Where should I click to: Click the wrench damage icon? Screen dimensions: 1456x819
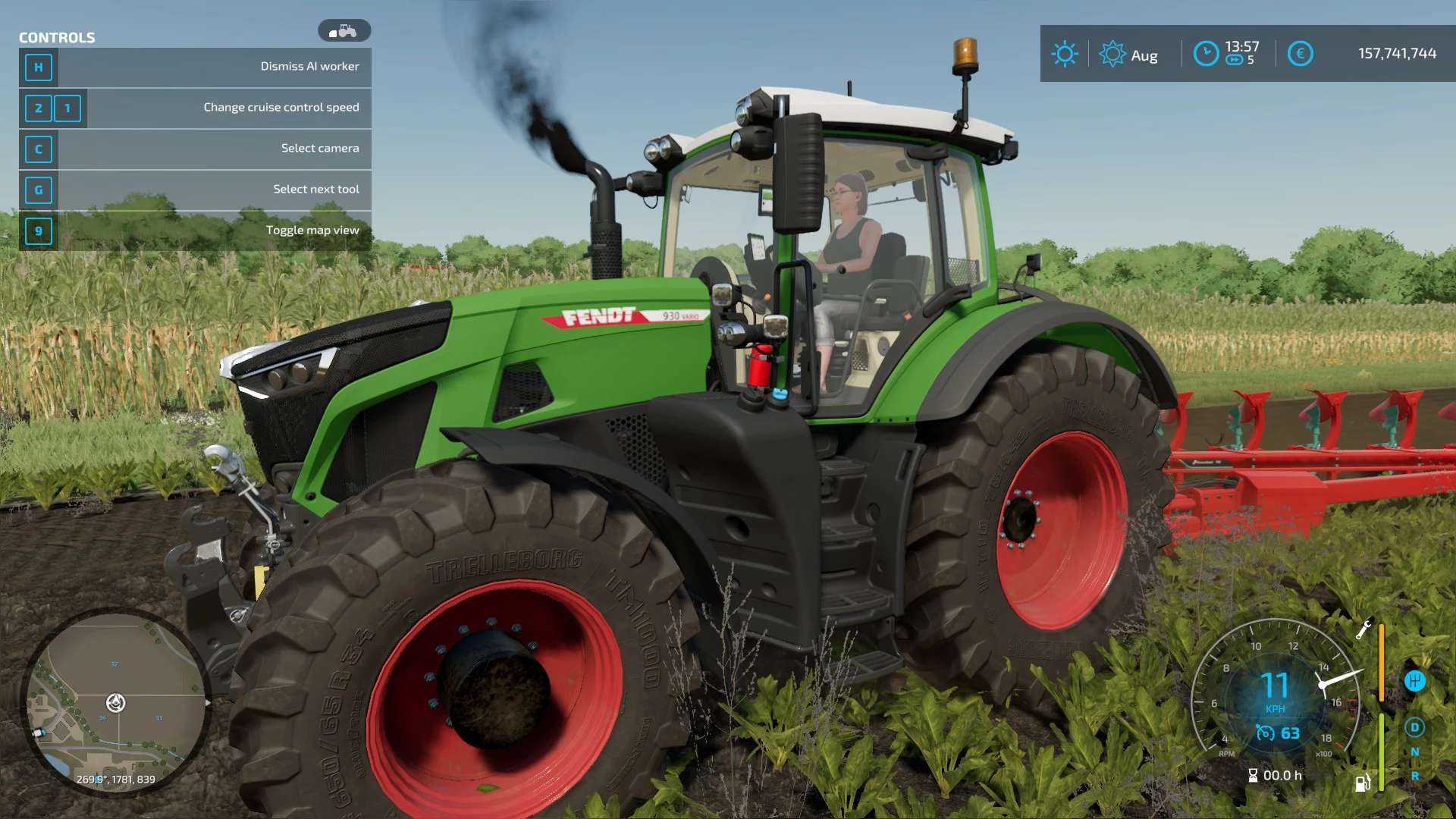(1363, 630)
